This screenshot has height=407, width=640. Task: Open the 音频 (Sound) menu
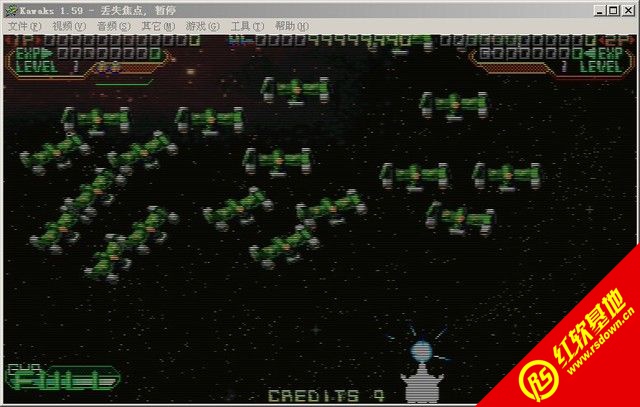click(x=112, y=26)
